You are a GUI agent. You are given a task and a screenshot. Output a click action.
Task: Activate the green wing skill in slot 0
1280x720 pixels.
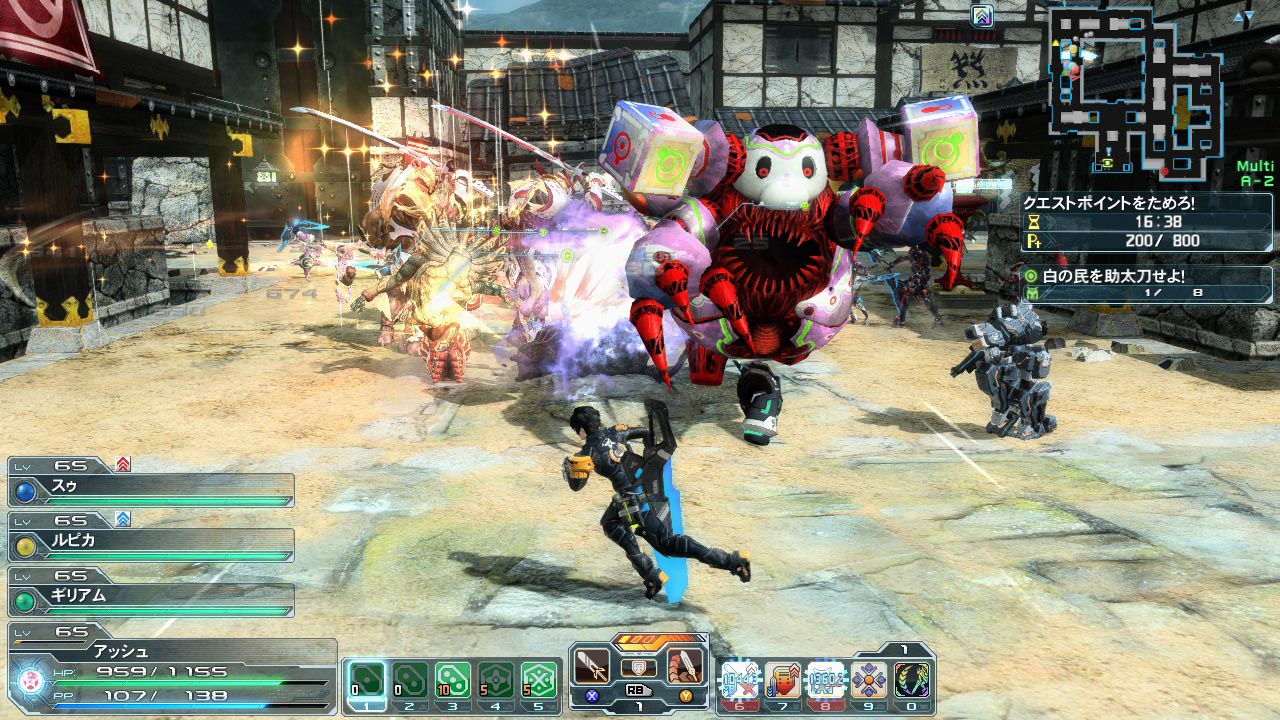(x=911, y=680)
